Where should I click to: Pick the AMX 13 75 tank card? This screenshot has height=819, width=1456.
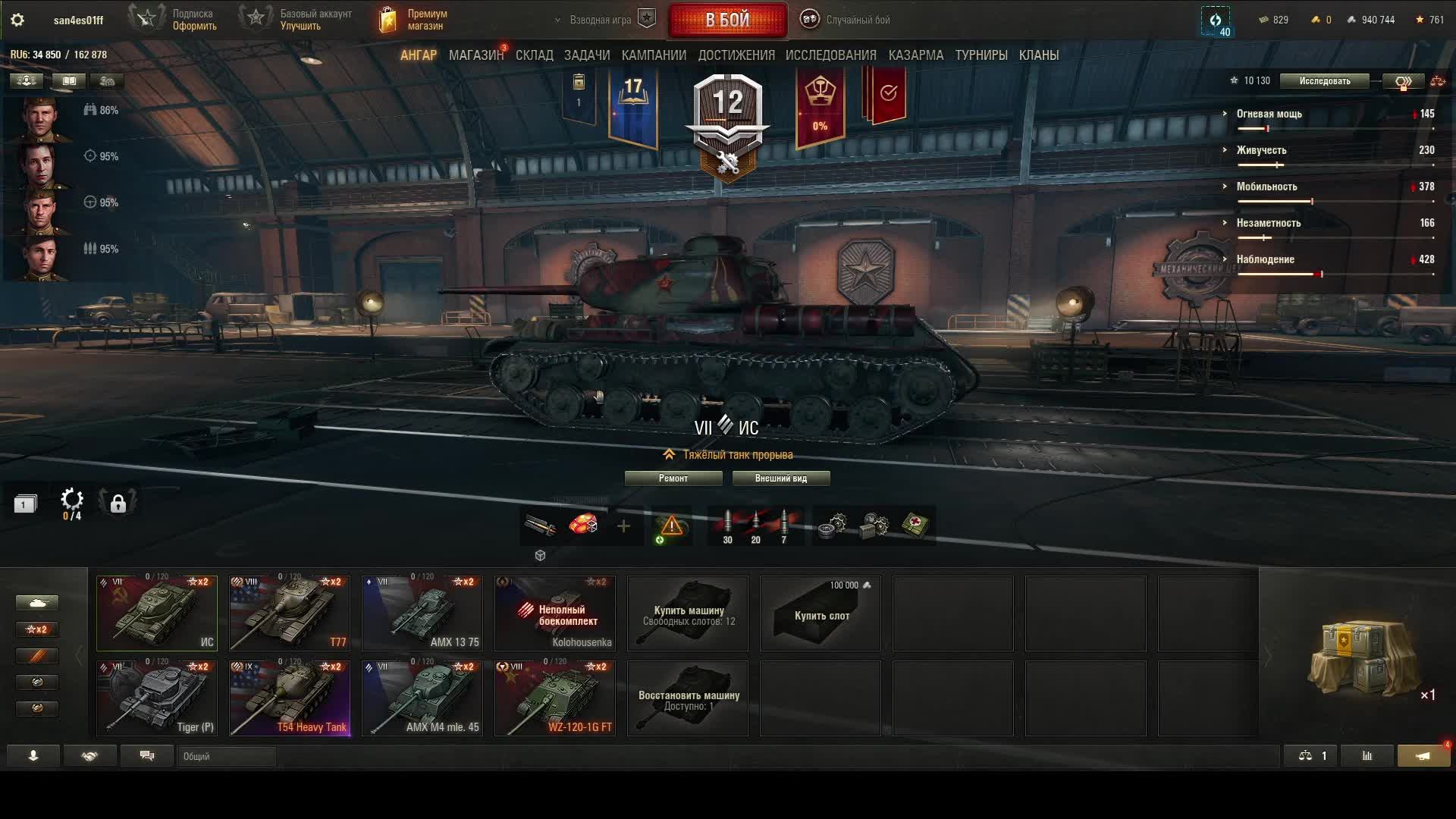coord(422,613)
